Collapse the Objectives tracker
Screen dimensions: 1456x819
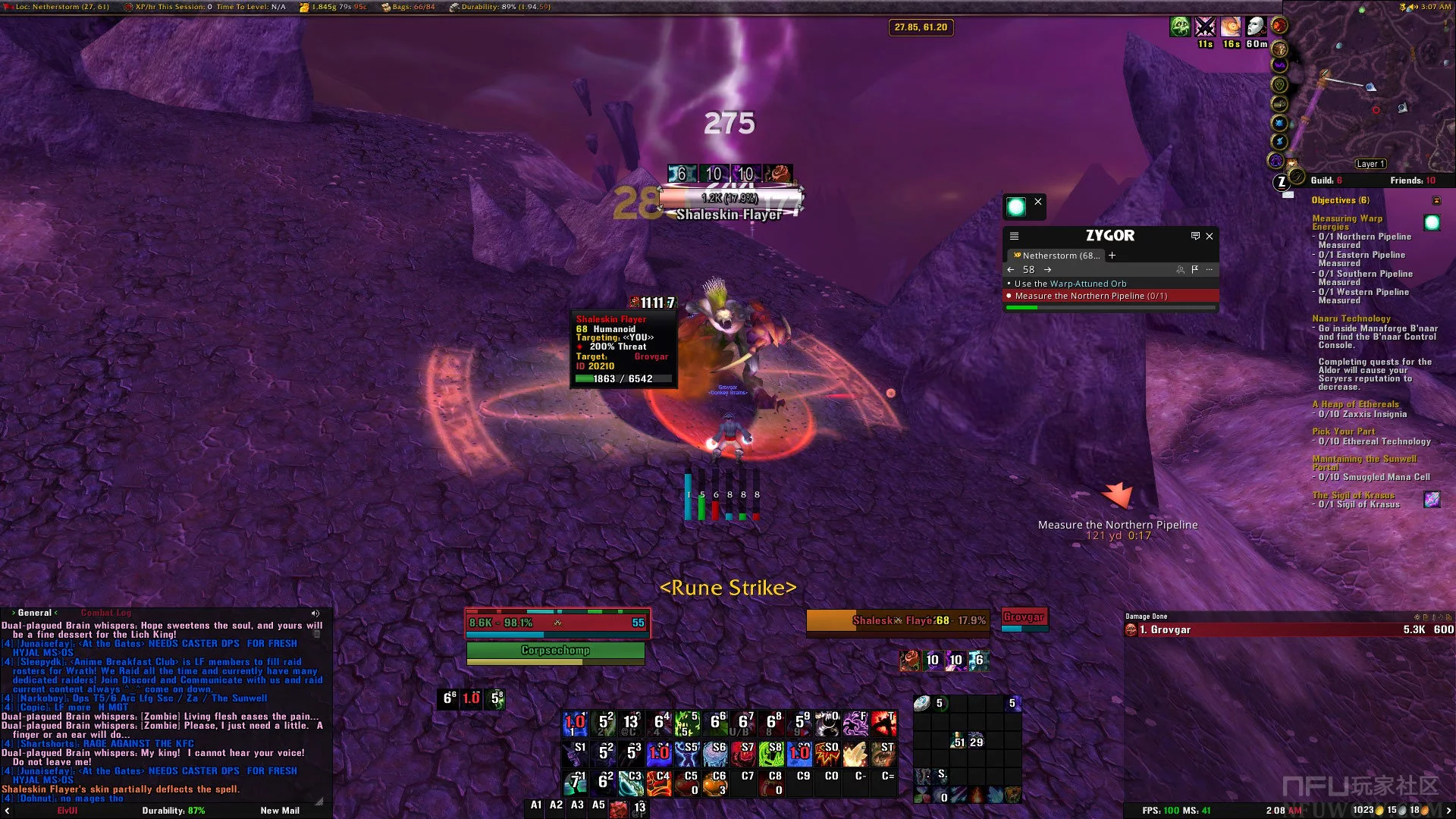(1436, 200)
